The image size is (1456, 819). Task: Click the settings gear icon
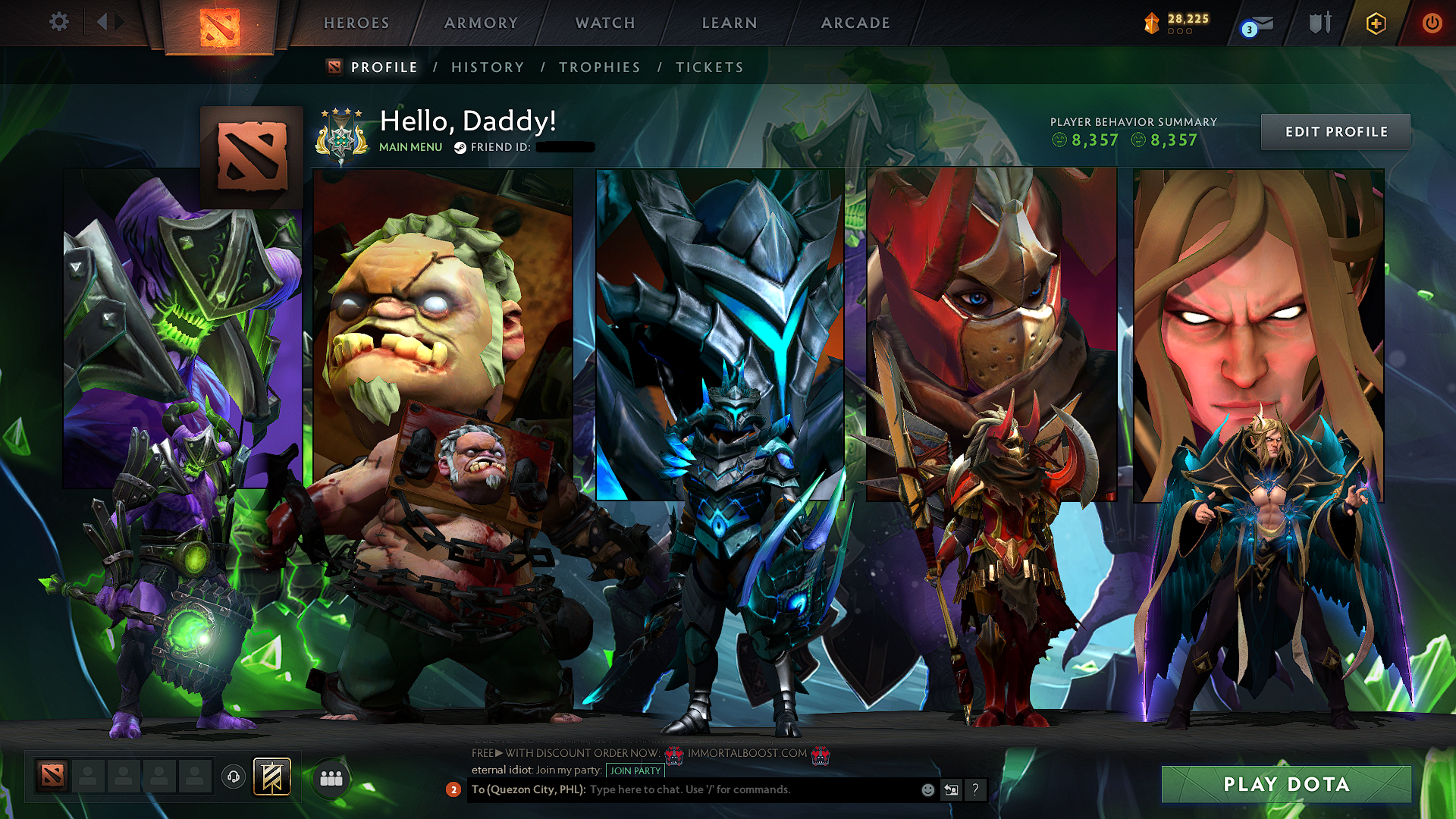coord(58,22)
